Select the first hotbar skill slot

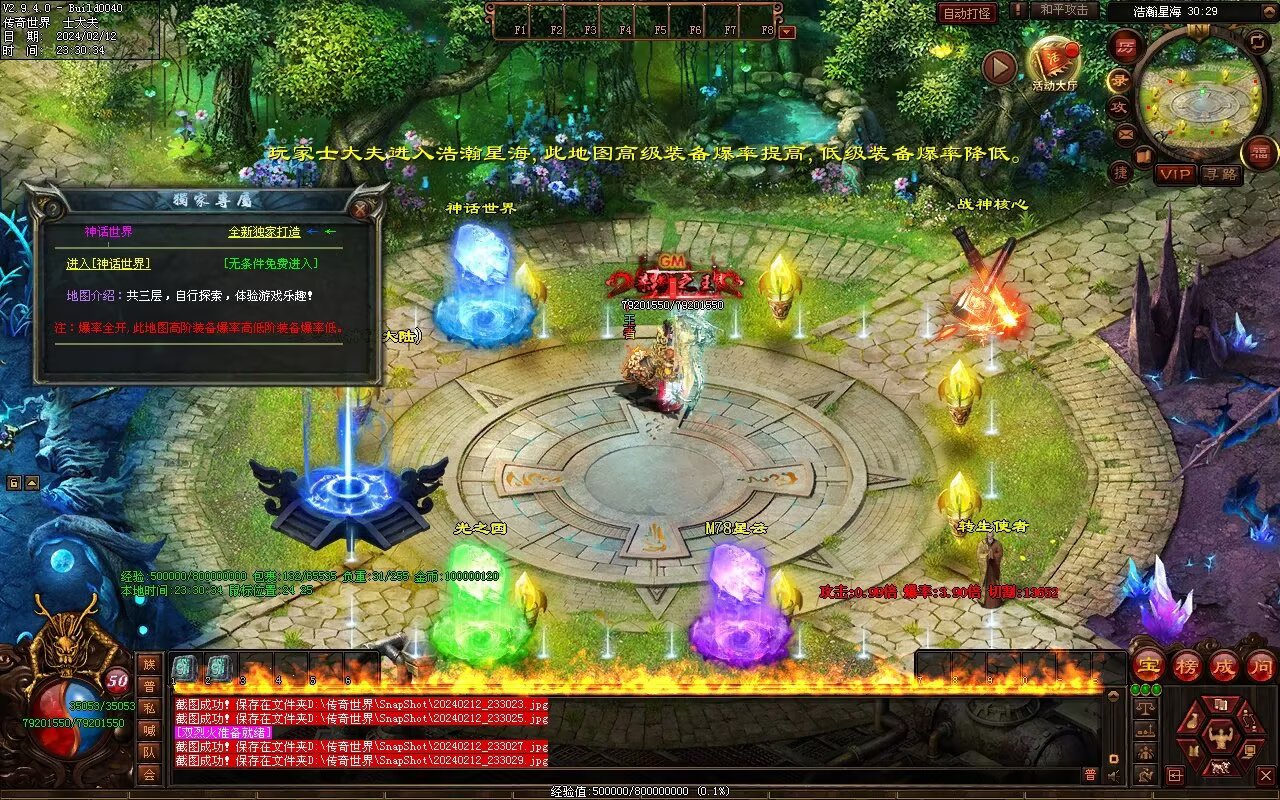point(185,667)
